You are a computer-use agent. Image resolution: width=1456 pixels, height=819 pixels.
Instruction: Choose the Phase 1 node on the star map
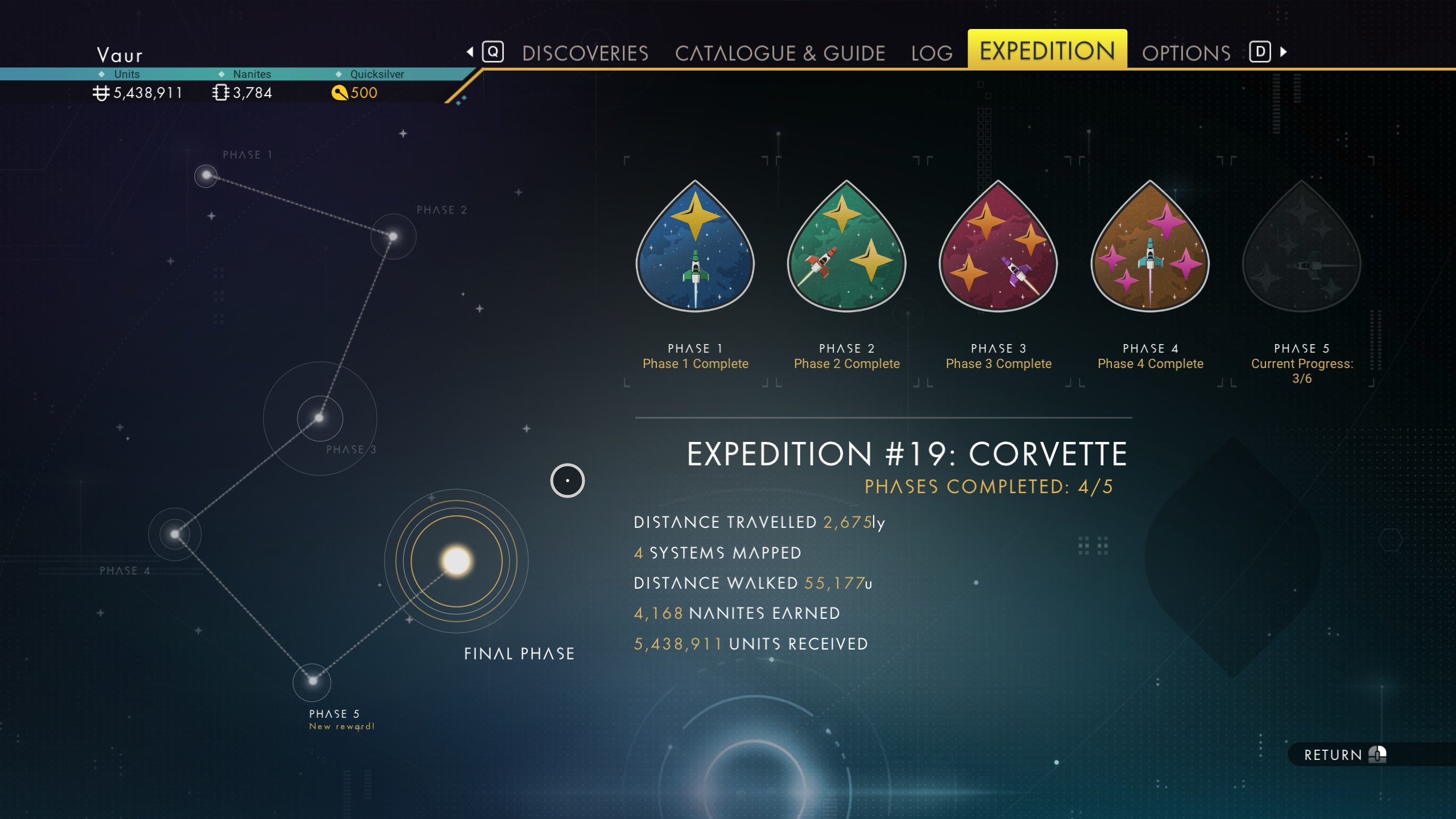click(206, 175)
